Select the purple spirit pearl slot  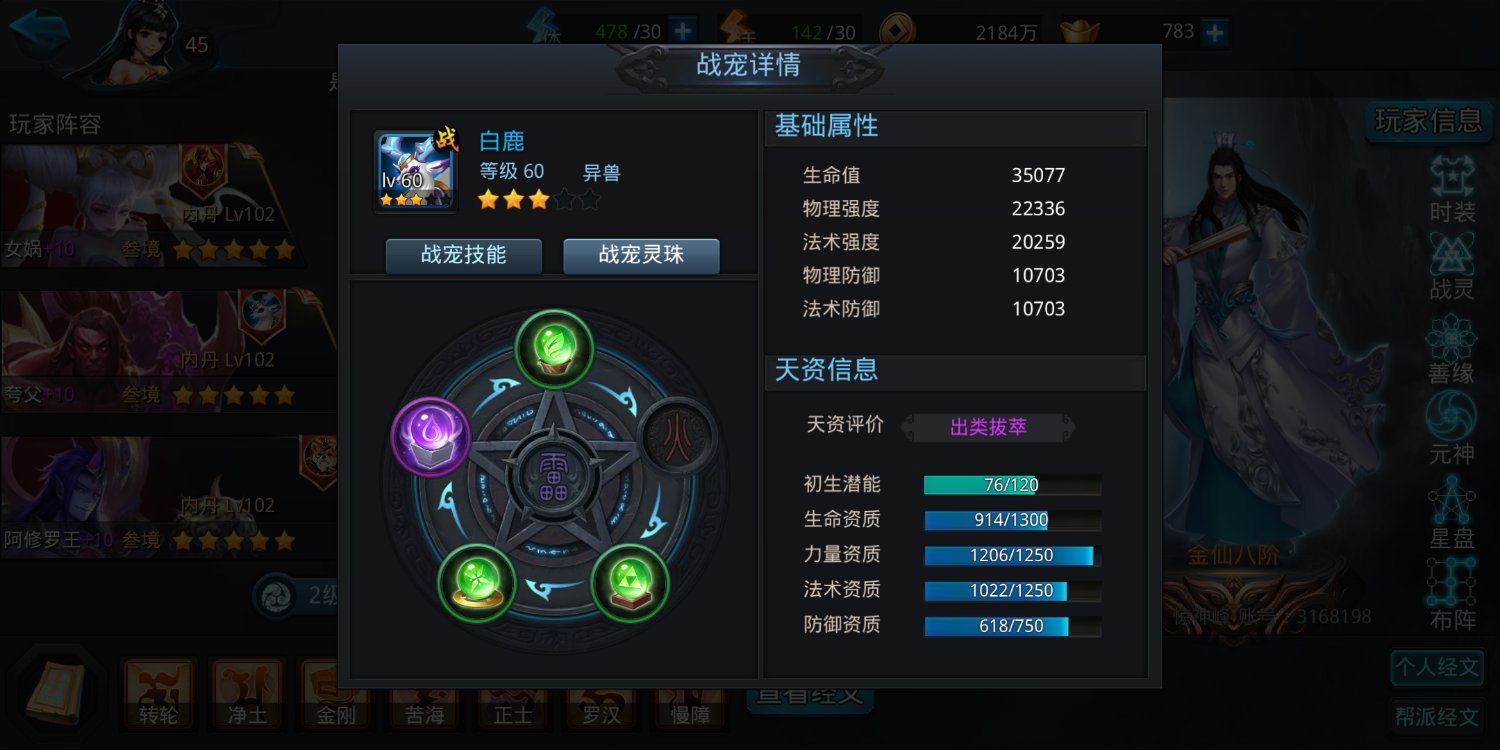(x=430, y=437)
